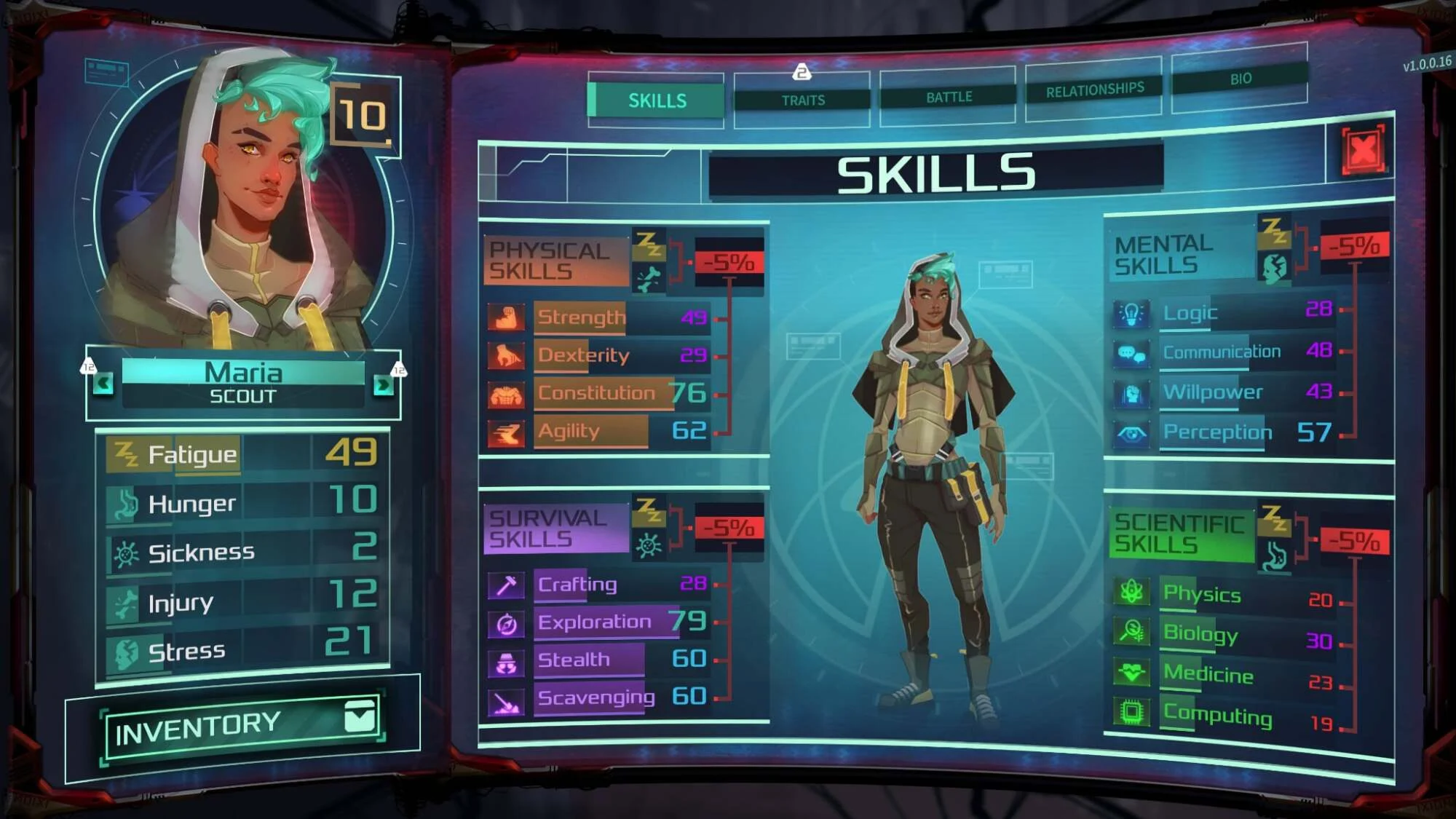Image resolution: width=1456 pixels, height=819 pixels.
Task: Open Maria's Inventory
Action: click(x=243, y=726)
